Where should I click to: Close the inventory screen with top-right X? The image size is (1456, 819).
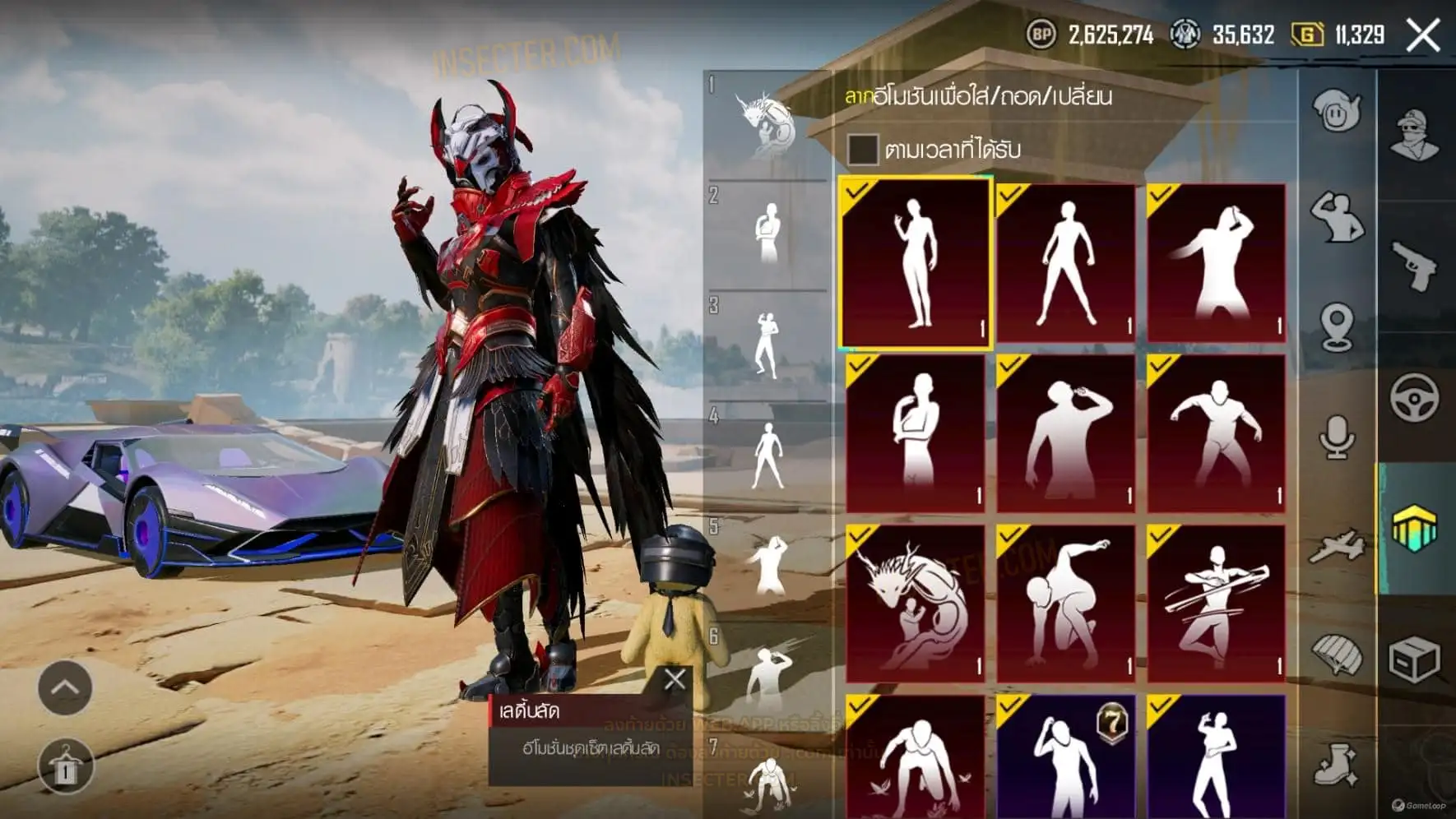click(1423, 35)
